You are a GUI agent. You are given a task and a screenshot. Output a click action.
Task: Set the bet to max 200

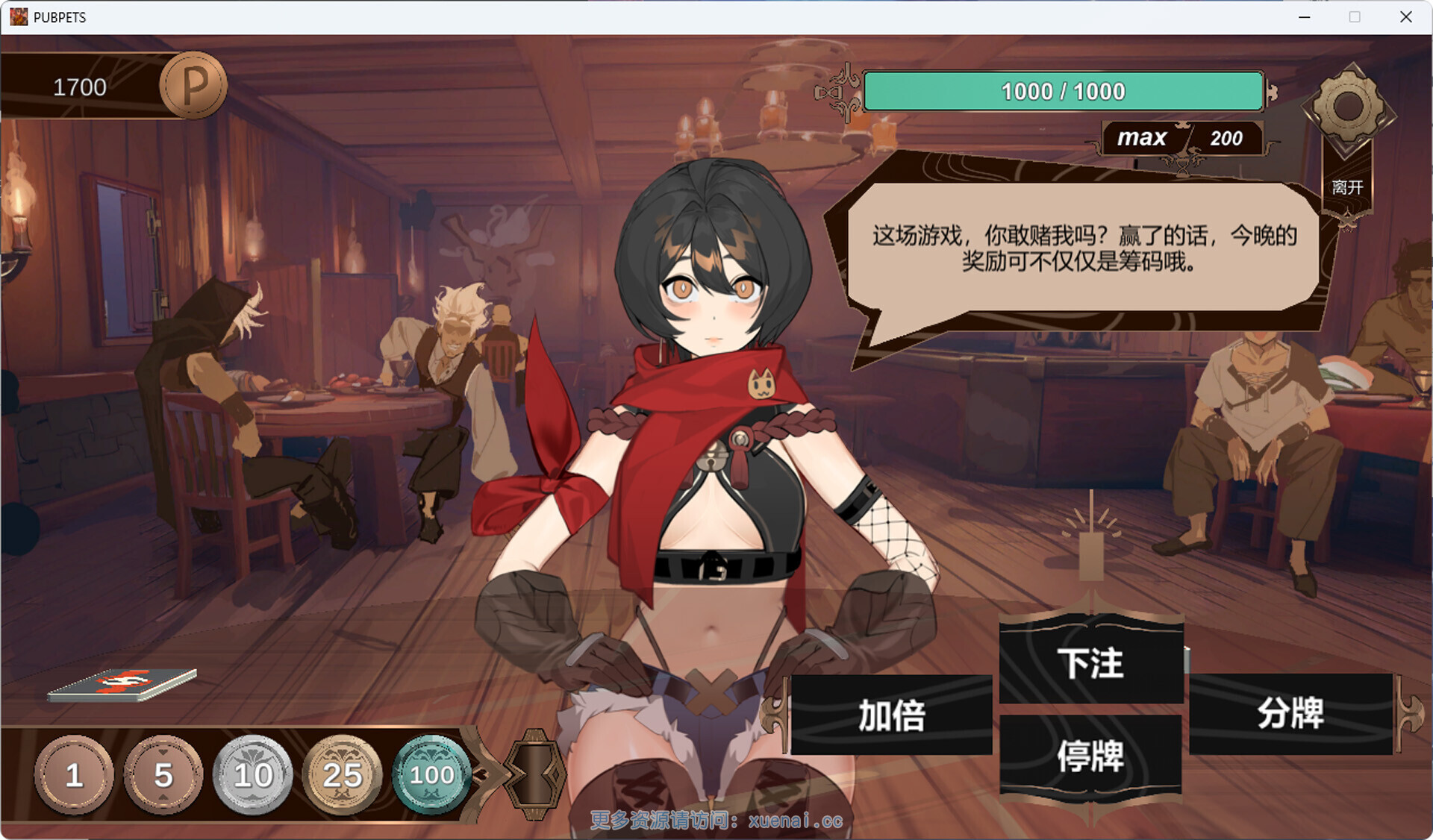pyautogui.click(x=1181, y=138)
